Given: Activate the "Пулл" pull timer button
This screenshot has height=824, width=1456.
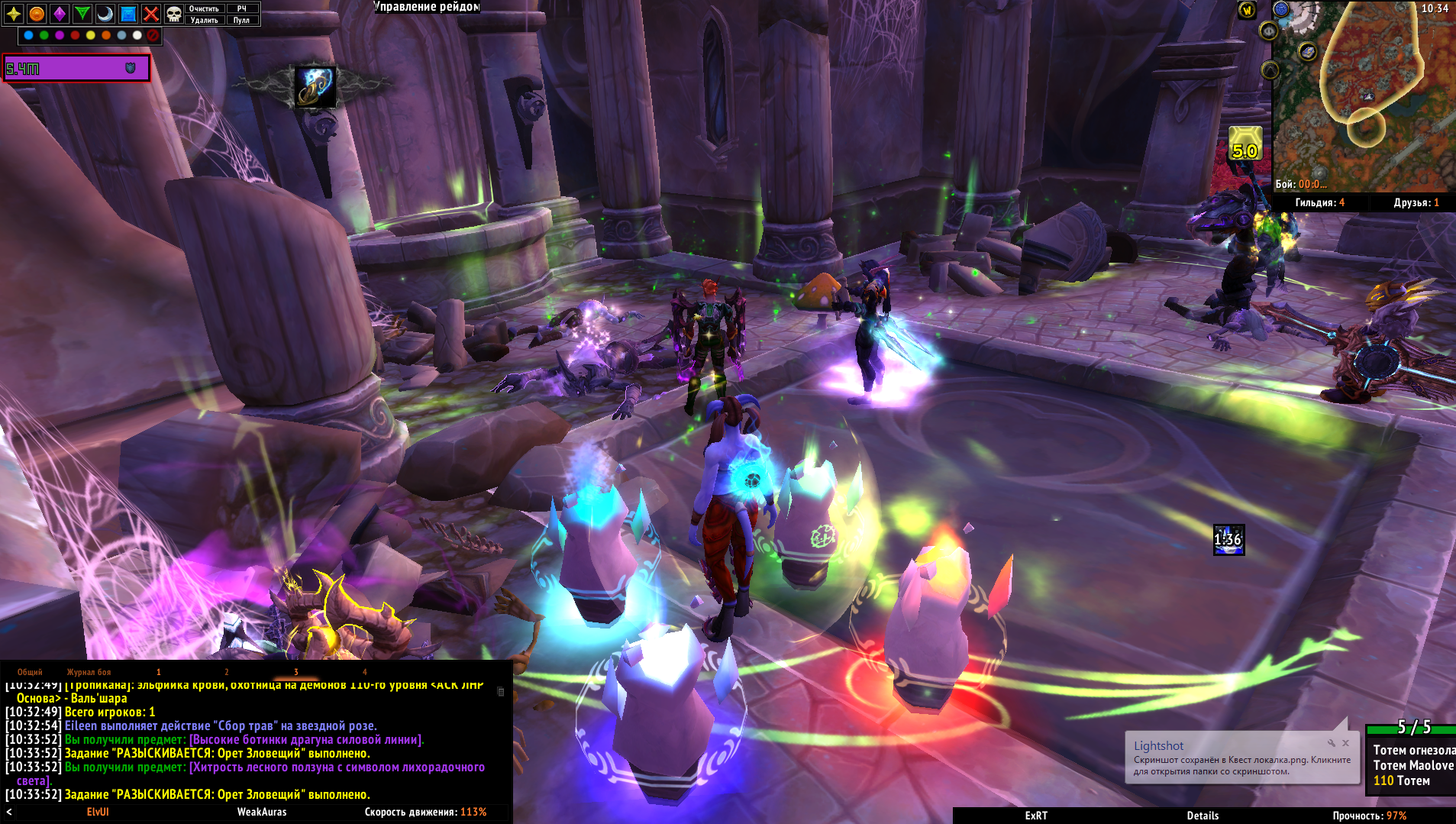Looking at the screenshot, I should [241, 20].
